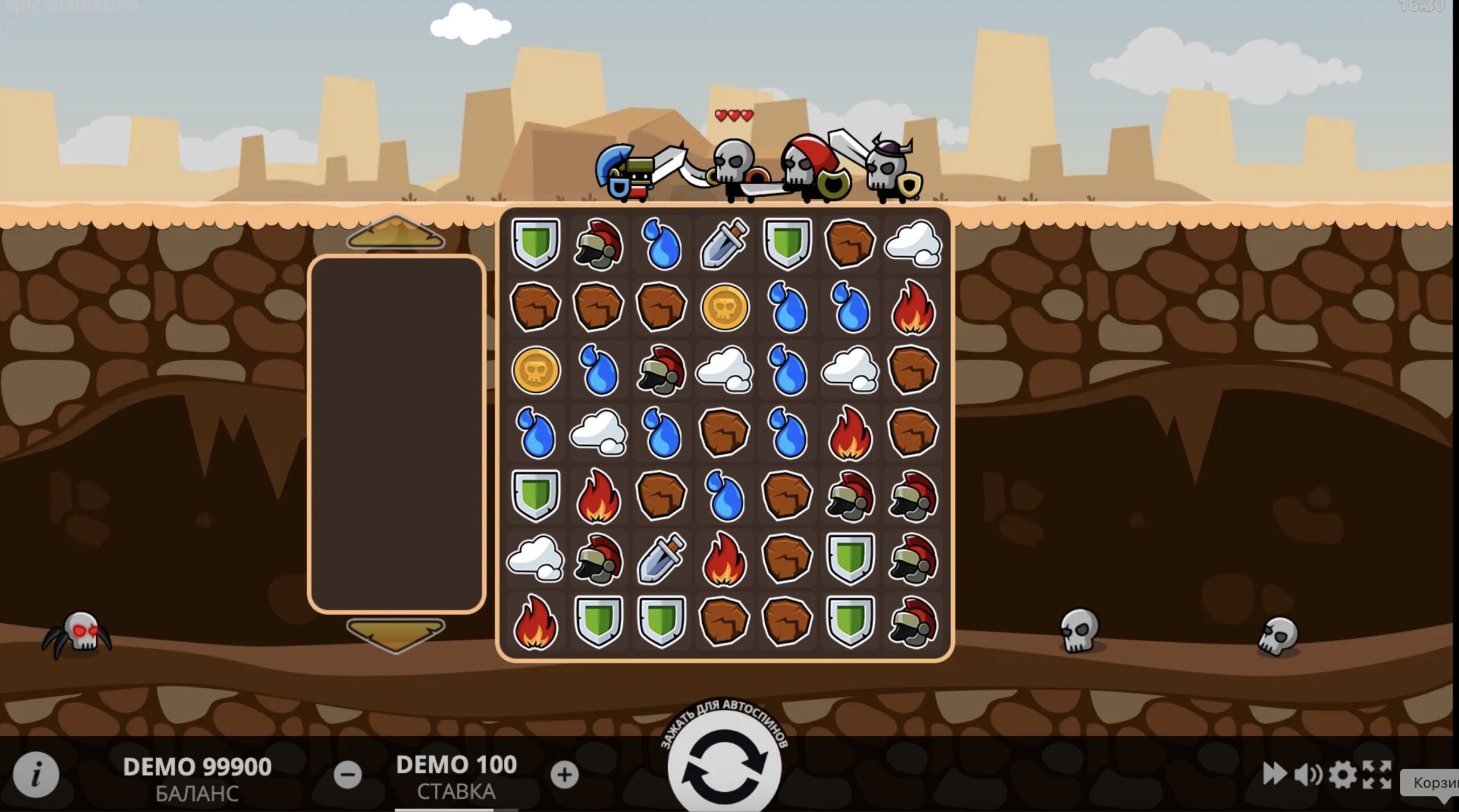The width and height of the screenshot is (1459, 812).
Task: Click the up arrow above the side panel
Action: (396, 234)
